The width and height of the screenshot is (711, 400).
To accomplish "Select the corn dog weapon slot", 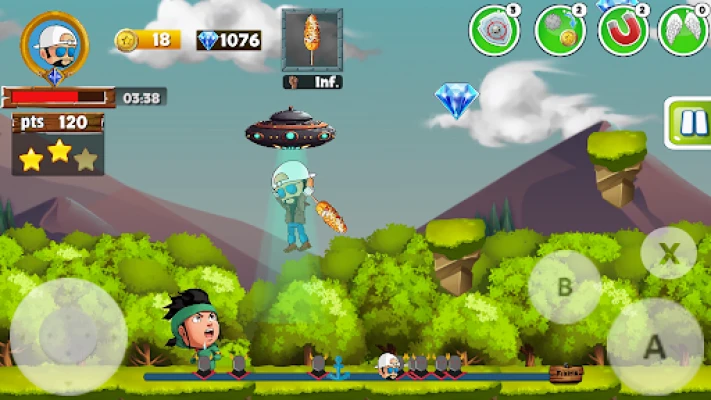I will [312, 40].
